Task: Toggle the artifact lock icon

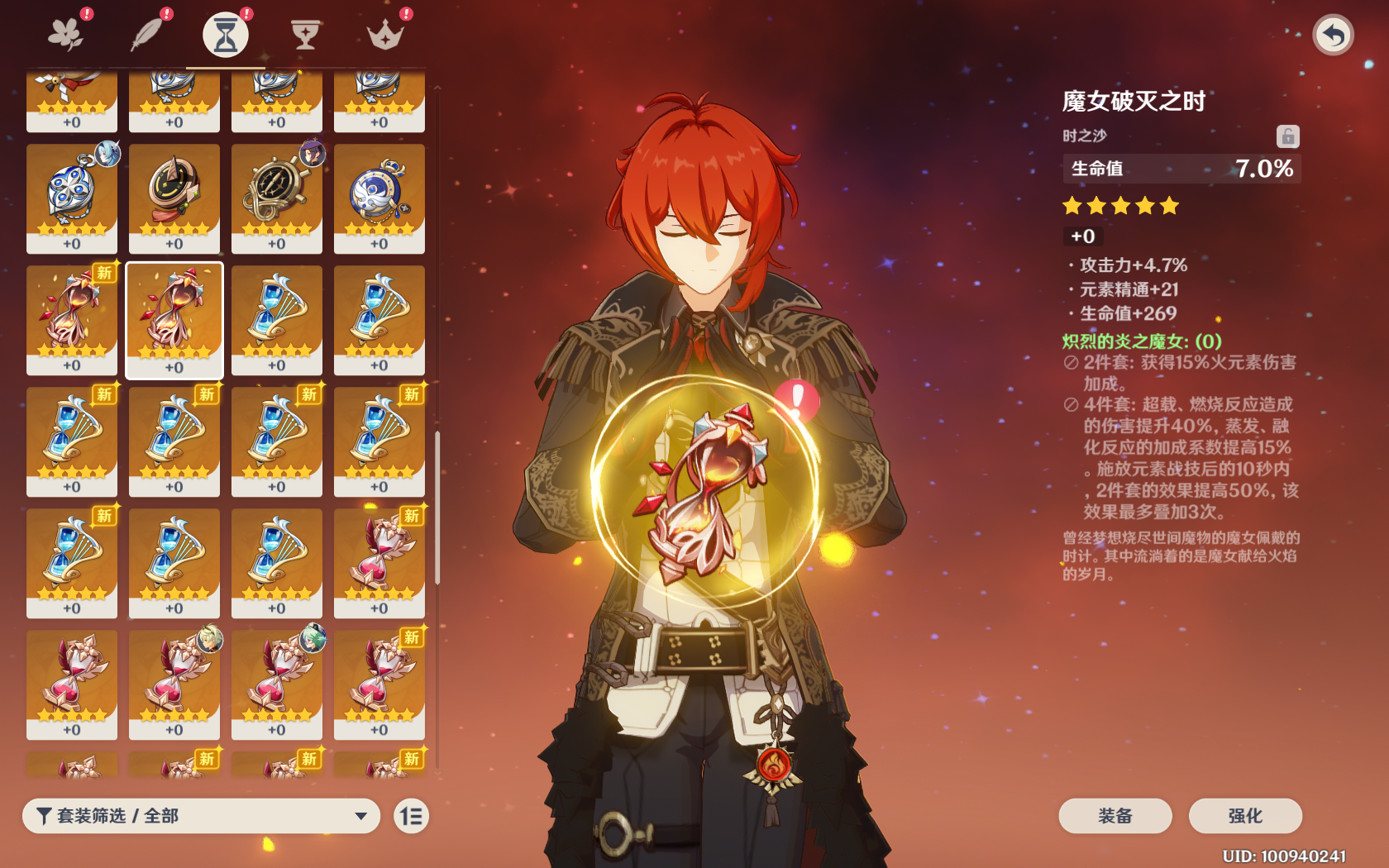Action: [1287, 136]
